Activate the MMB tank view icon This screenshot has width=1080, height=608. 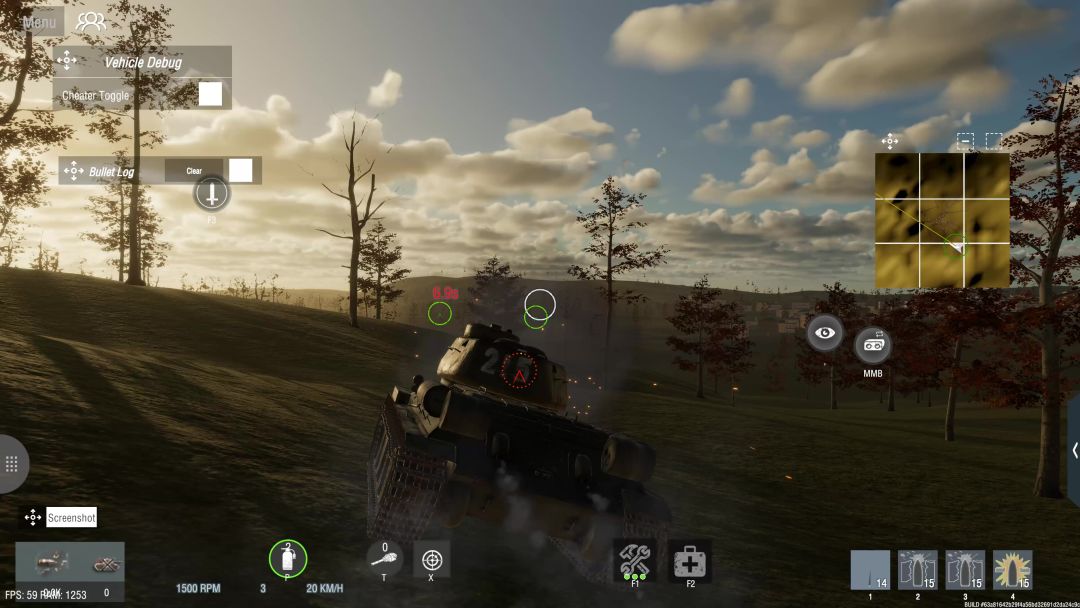(872, 345)
